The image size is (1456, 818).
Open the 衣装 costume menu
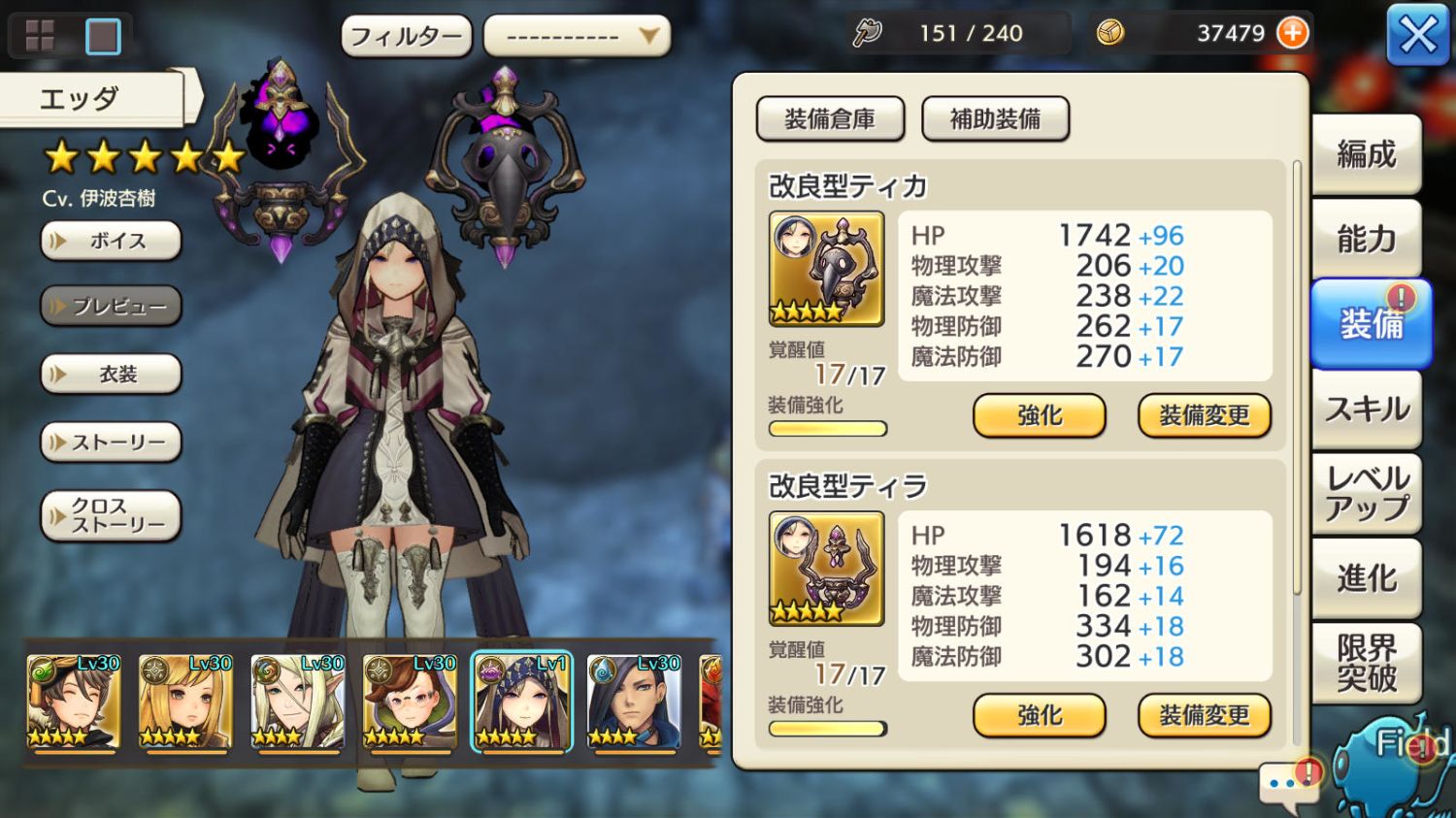tap(111, 375)
